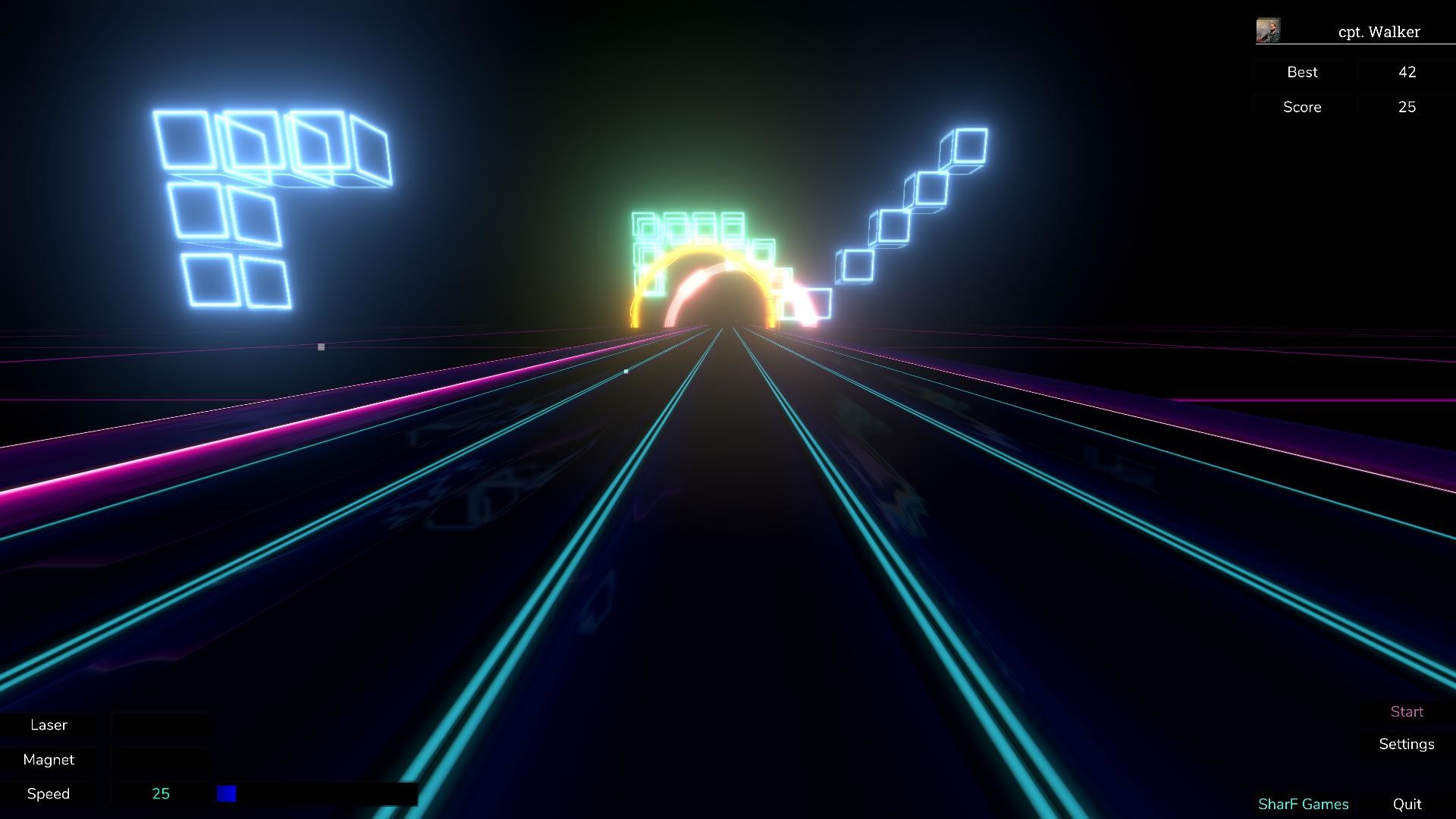Select the Magnet label

(49, 760)
